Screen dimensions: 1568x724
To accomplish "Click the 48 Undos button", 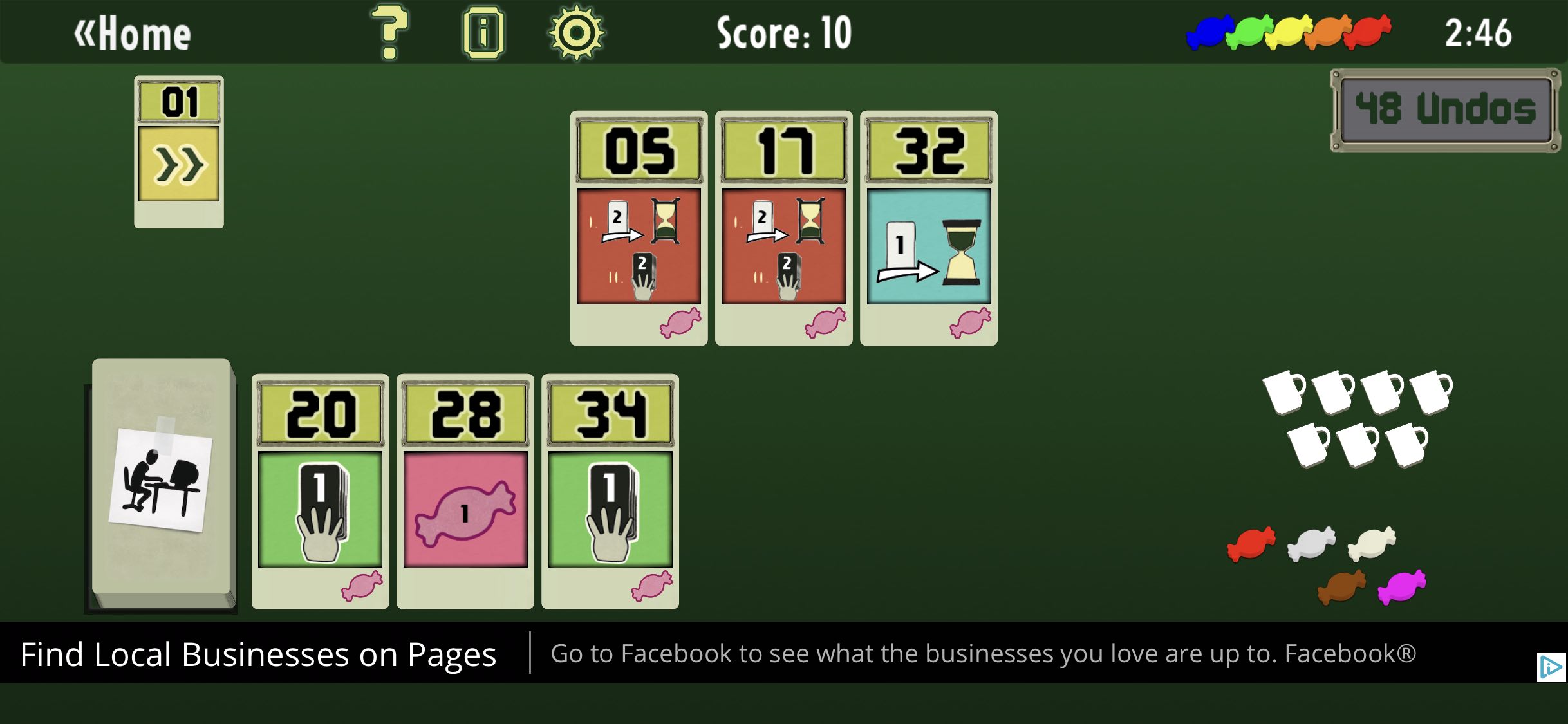I will pos(1444,109).
